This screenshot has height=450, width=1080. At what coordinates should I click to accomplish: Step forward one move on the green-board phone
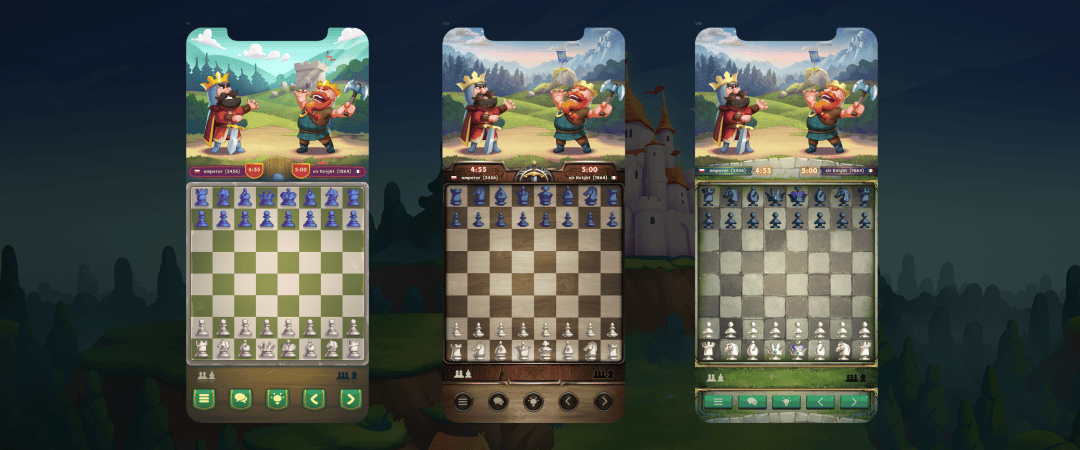coord(349,399)
